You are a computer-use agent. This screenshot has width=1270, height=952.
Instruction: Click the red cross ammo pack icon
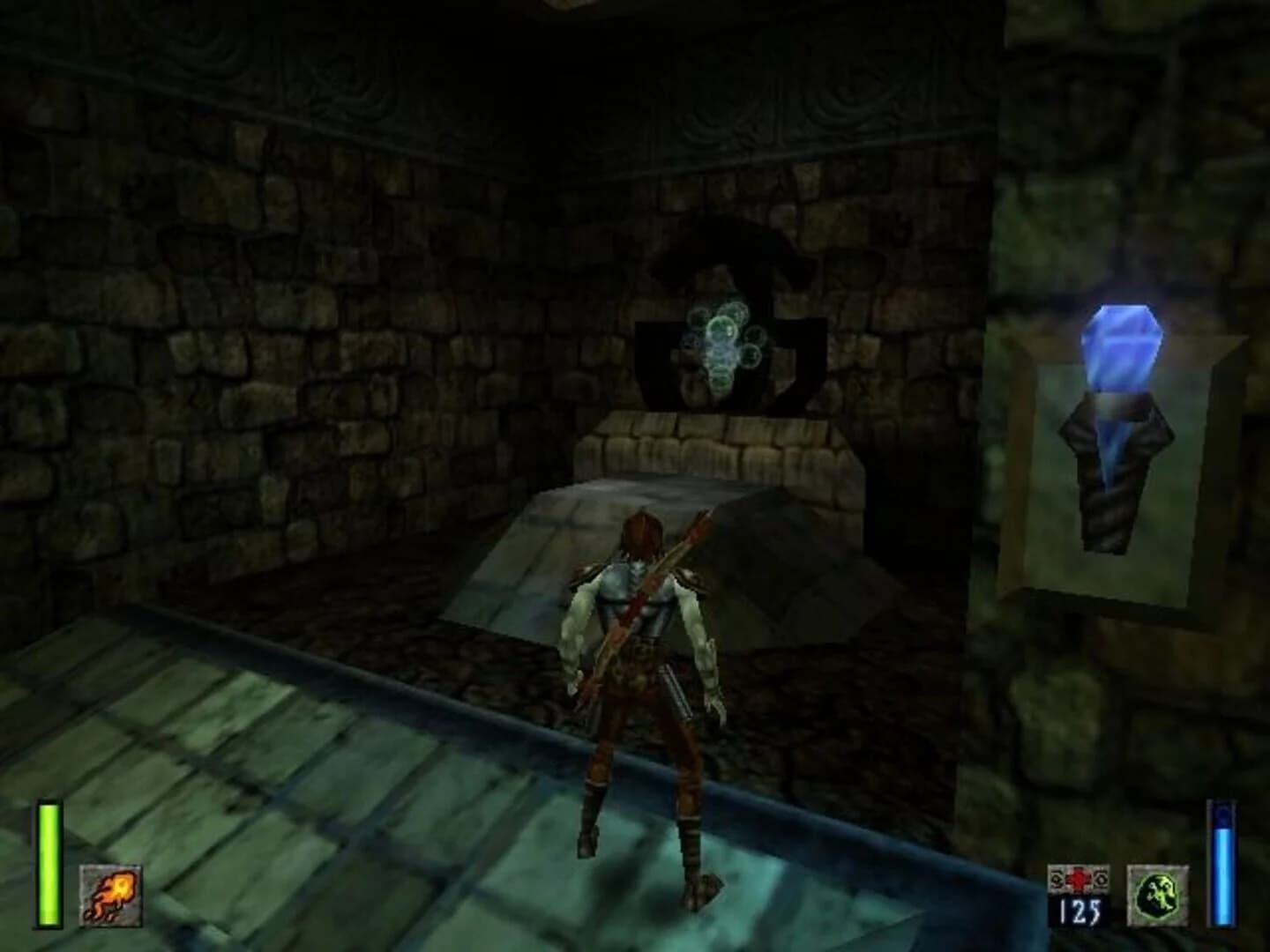pyautogui.click(x=1078, y=881)
